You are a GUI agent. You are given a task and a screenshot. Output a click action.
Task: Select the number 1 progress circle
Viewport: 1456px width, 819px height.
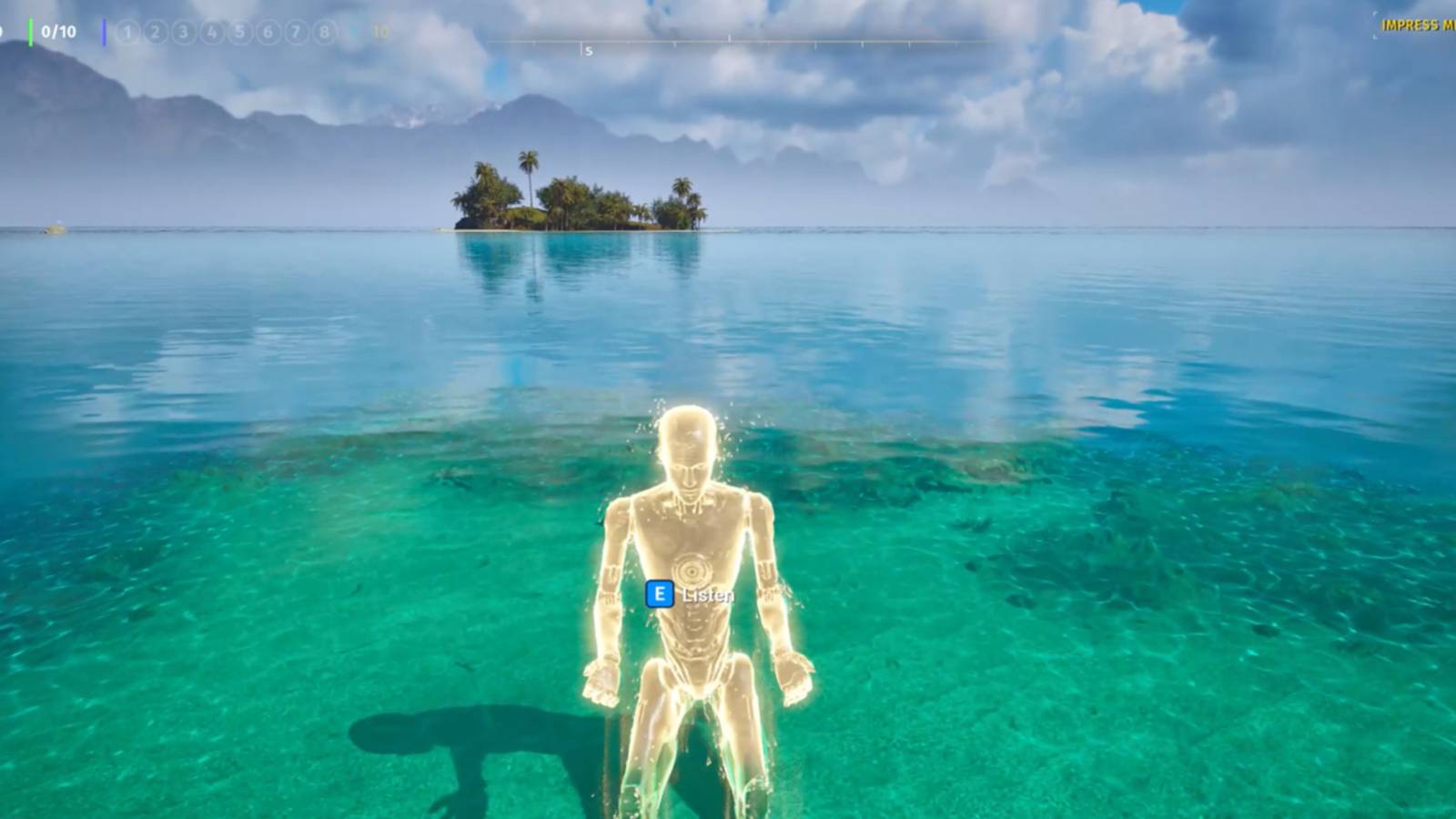coord(128,31)
